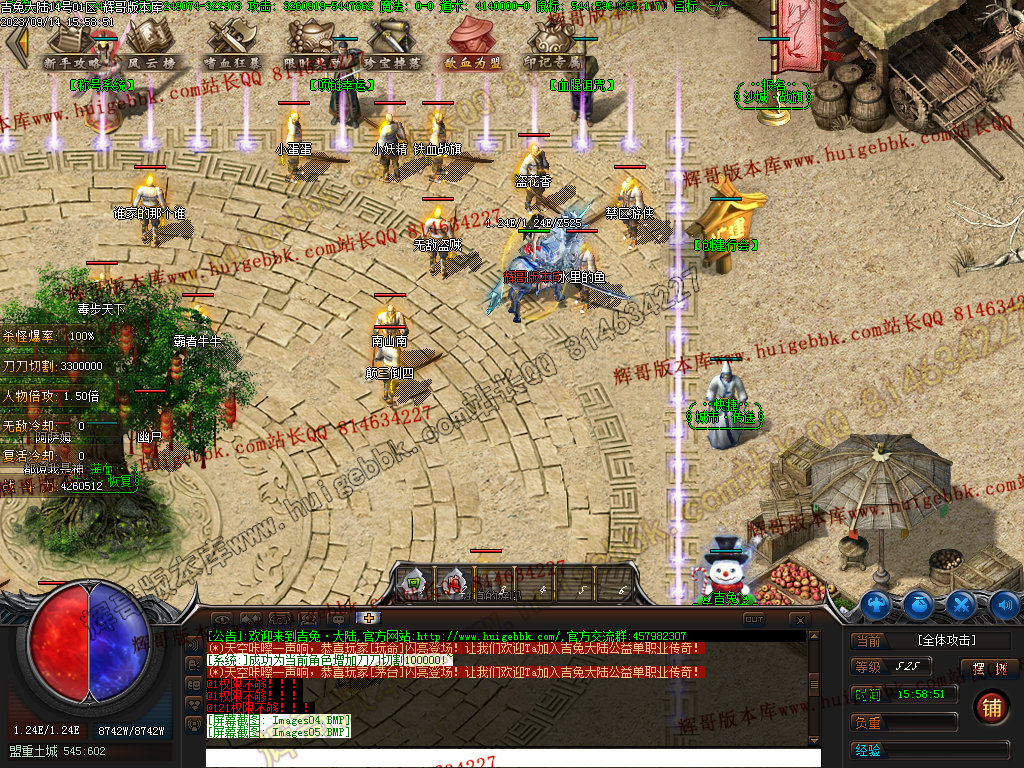The height and width of the screenshot is (768, 1024).
Task: Click the orange plus chat toolbar button
Action: tap(369, 618)
